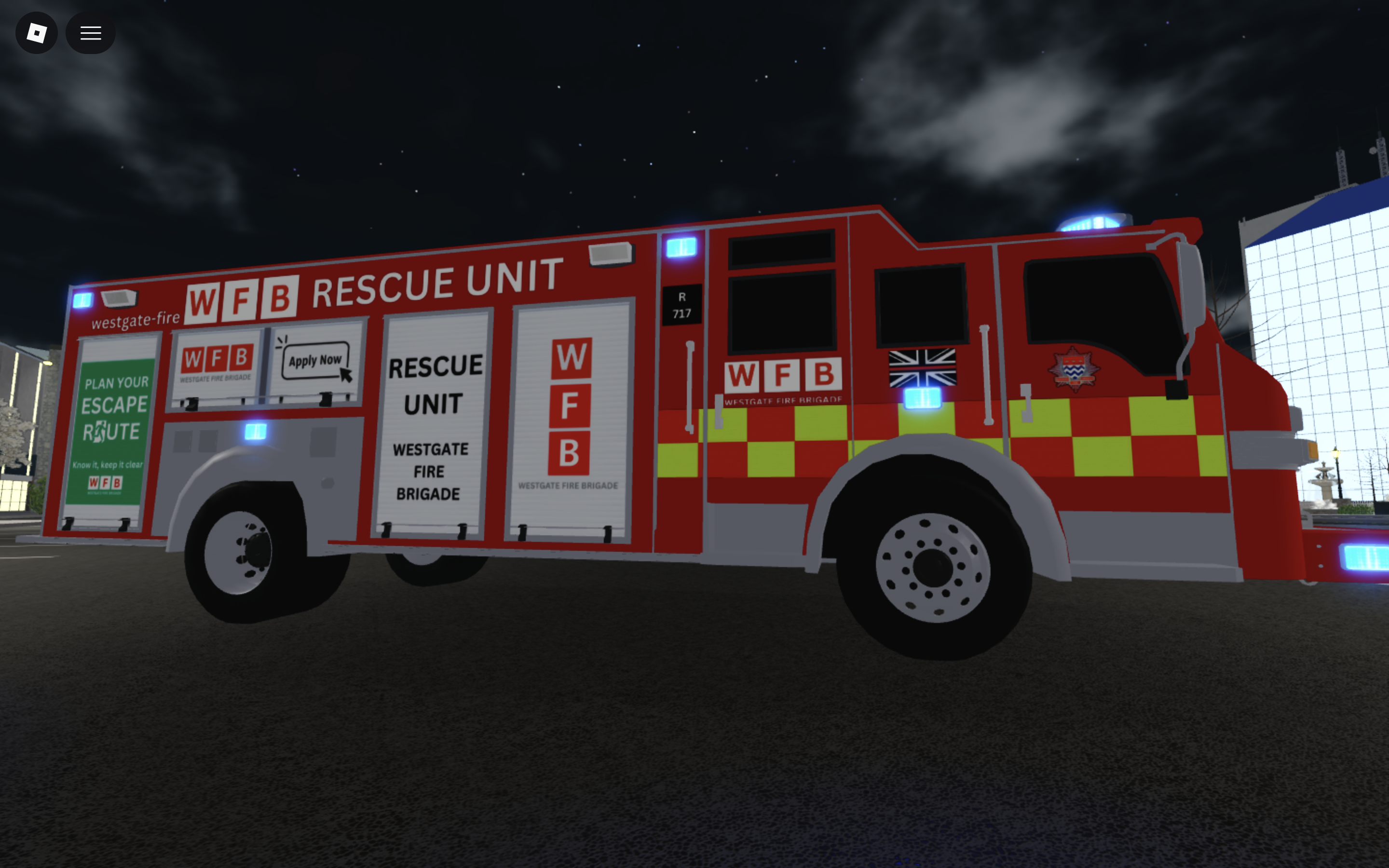Open the hamburger menu in the top bar
The height and width of the screenshot is (868, 1389).
[90, 33]
